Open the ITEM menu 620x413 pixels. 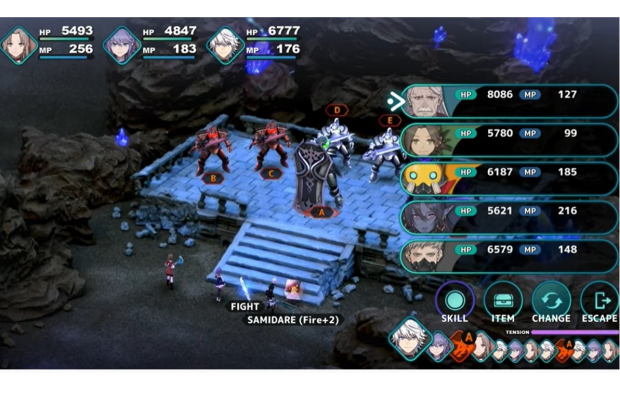pyautogui.click(x=502, y=300)
